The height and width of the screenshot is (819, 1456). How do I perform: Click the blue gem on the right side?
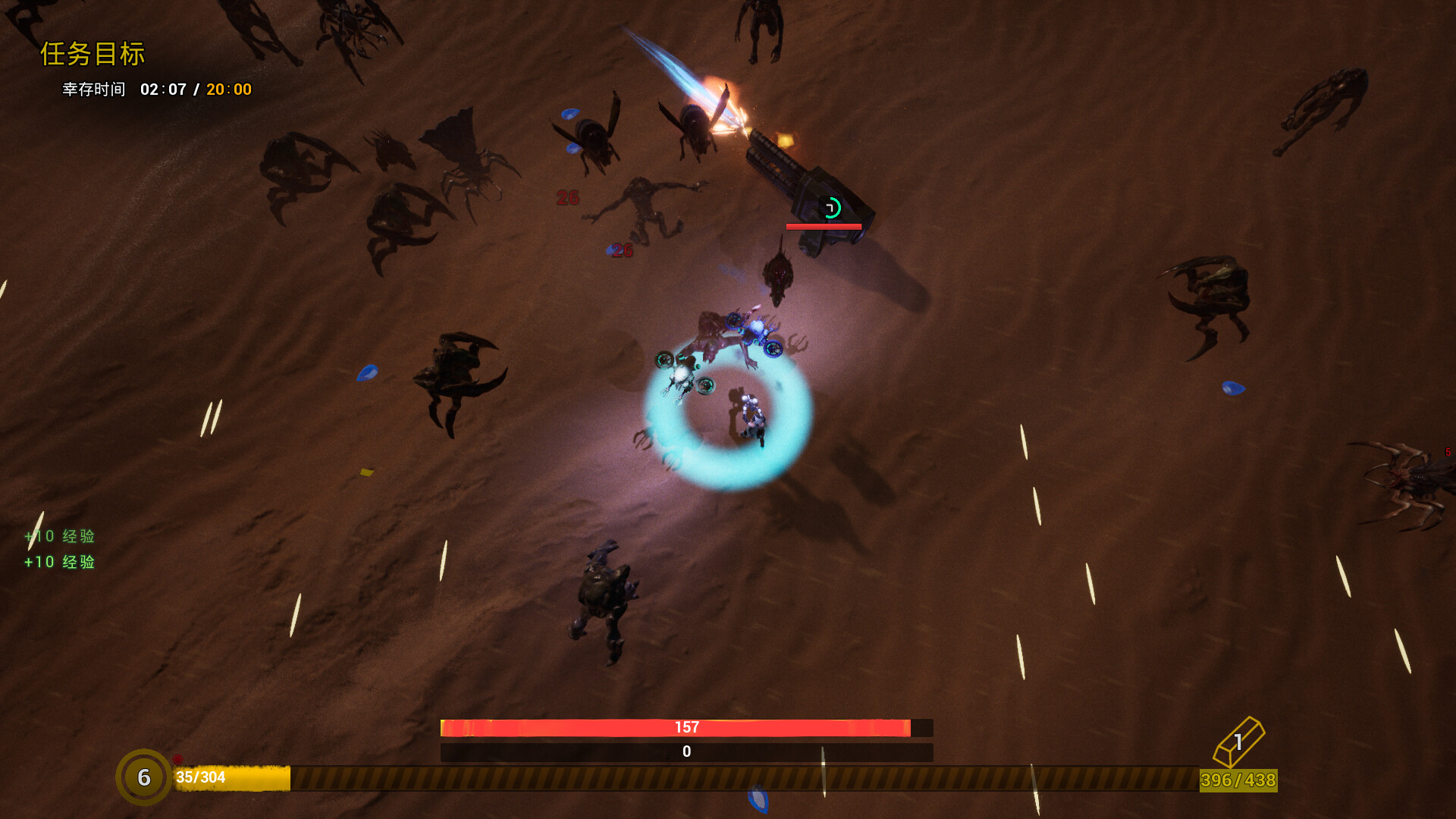pyautogui.click(x=1233, y=388)
